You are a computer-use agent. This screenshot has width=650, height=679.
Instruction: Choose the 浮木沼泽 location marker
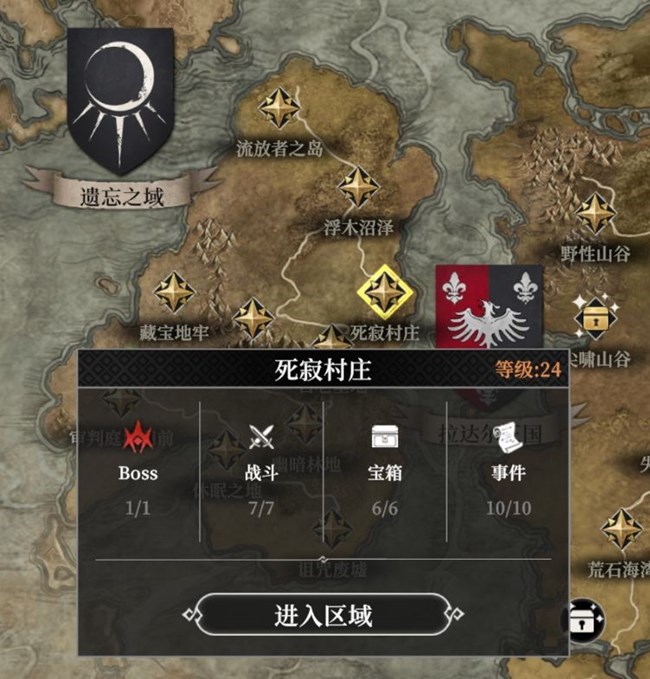click(x=357, y=187)
